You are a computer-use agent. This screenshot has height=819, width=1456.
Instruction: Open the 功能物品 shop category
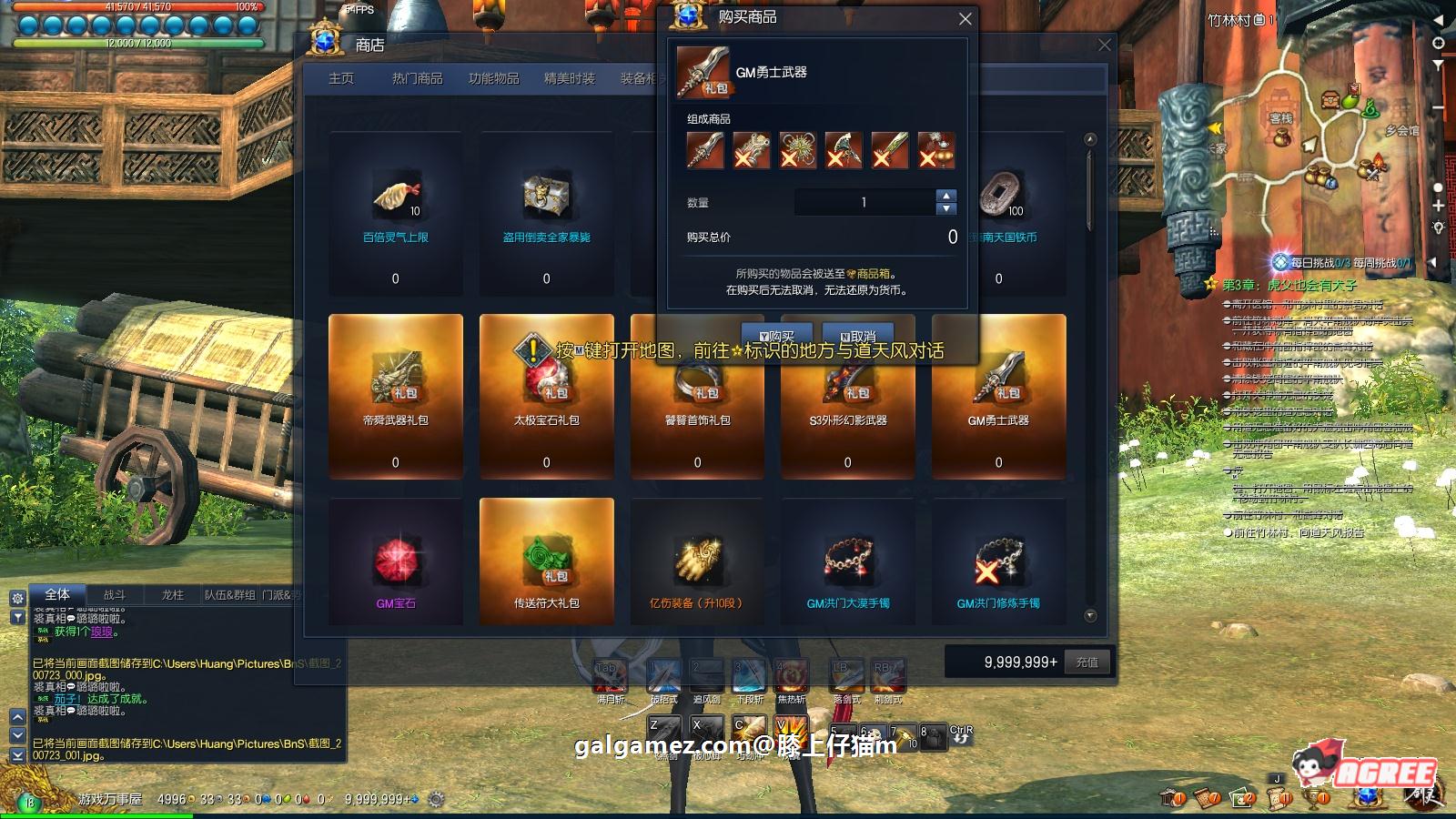coord(493,79)
